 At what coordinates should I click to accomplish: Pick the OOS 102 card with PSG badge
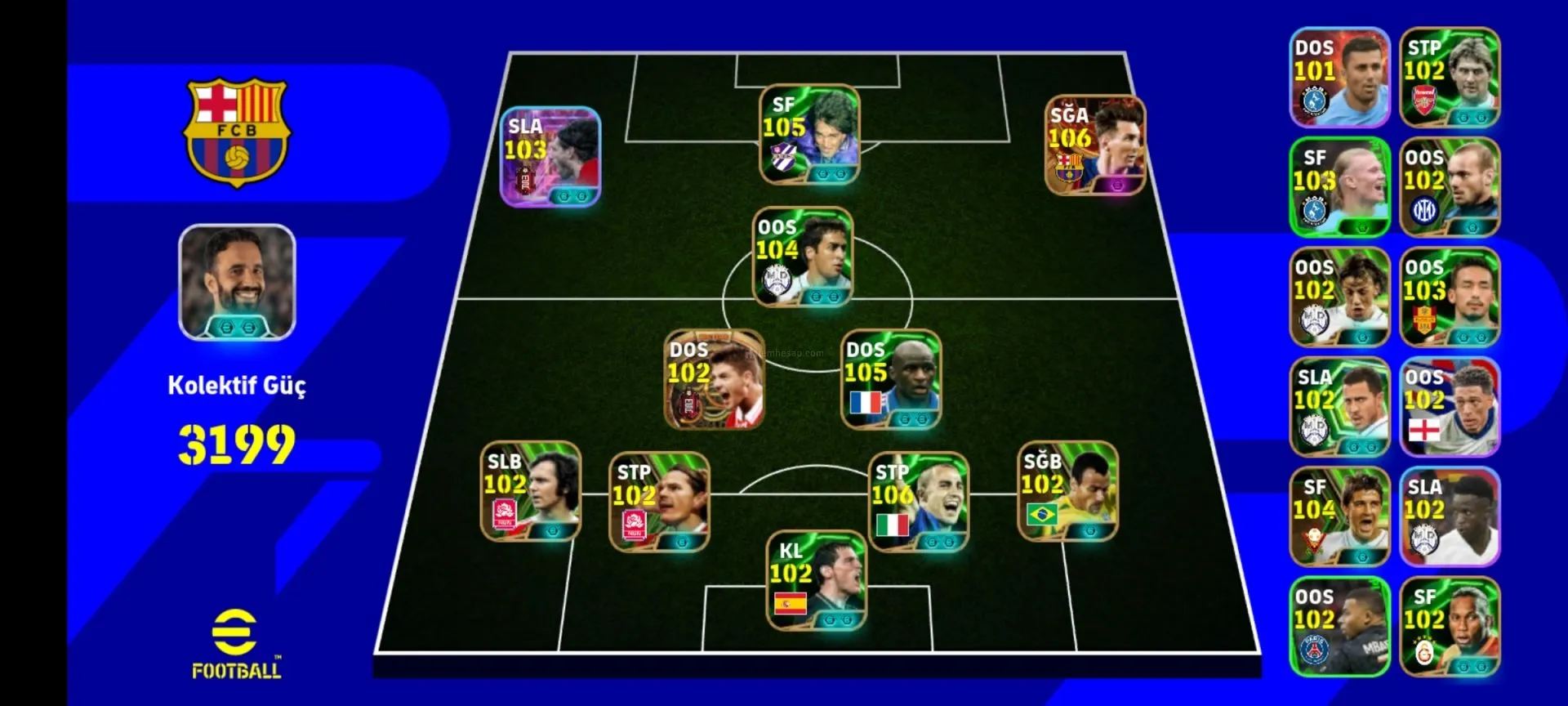[x=1339, y=627]
